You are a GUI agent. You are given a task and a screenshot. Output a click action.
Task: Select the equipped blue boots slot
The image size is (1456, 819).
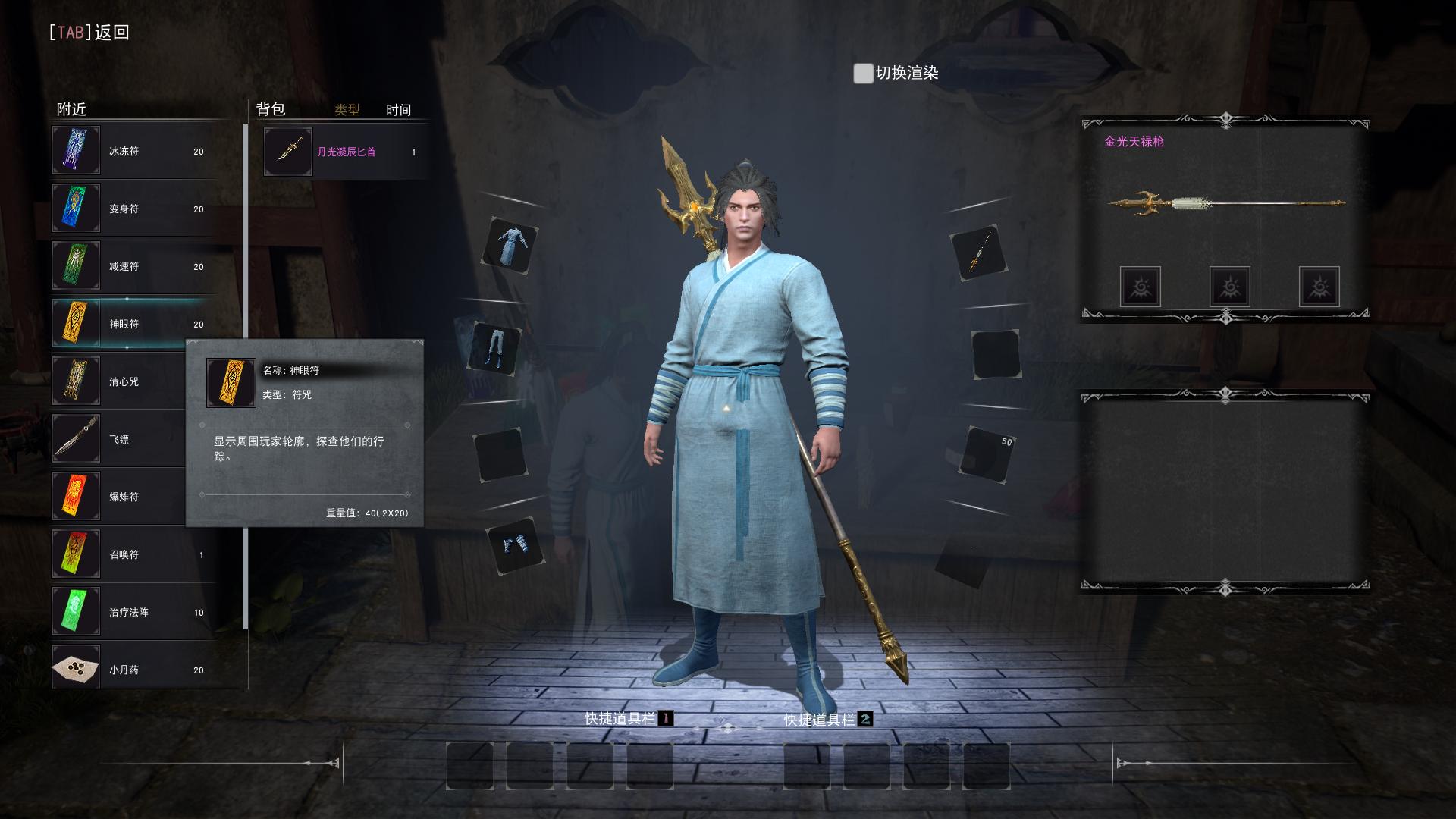[x=516, y=544]
